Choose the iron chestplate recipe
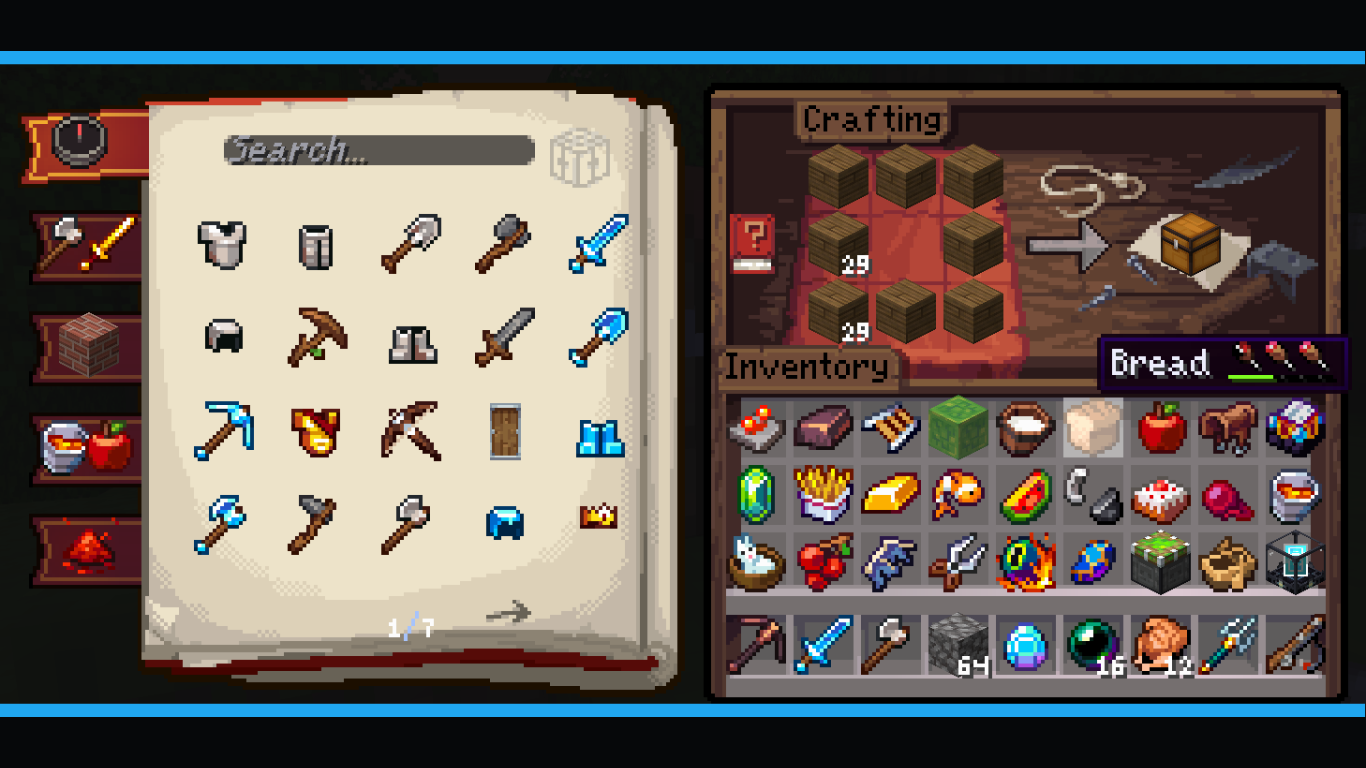The width and height of the screenshot is (1366, 768). (x=221, y=243)
